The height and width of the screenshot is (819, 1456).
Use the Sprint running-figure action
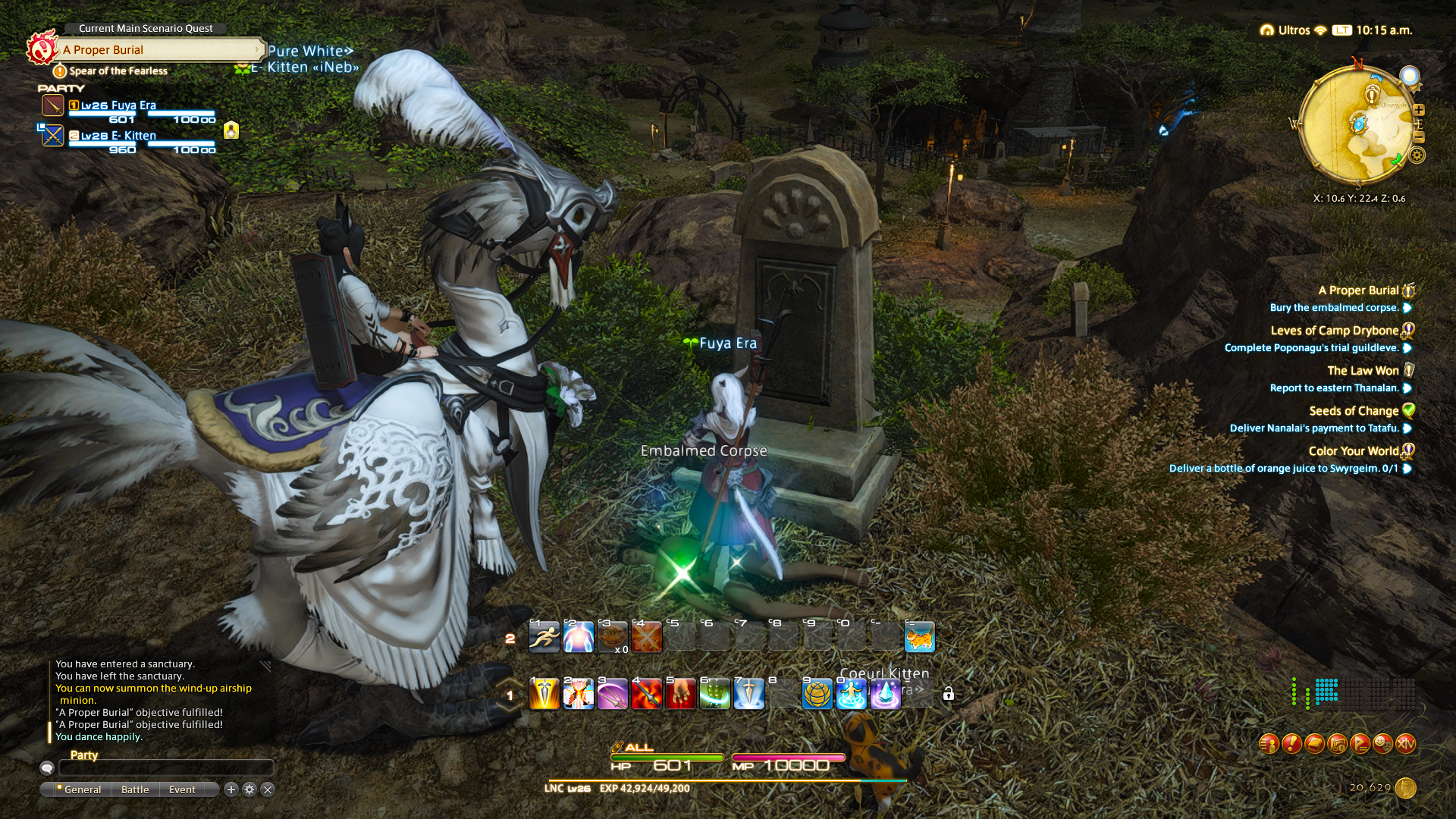pos(544,638)
